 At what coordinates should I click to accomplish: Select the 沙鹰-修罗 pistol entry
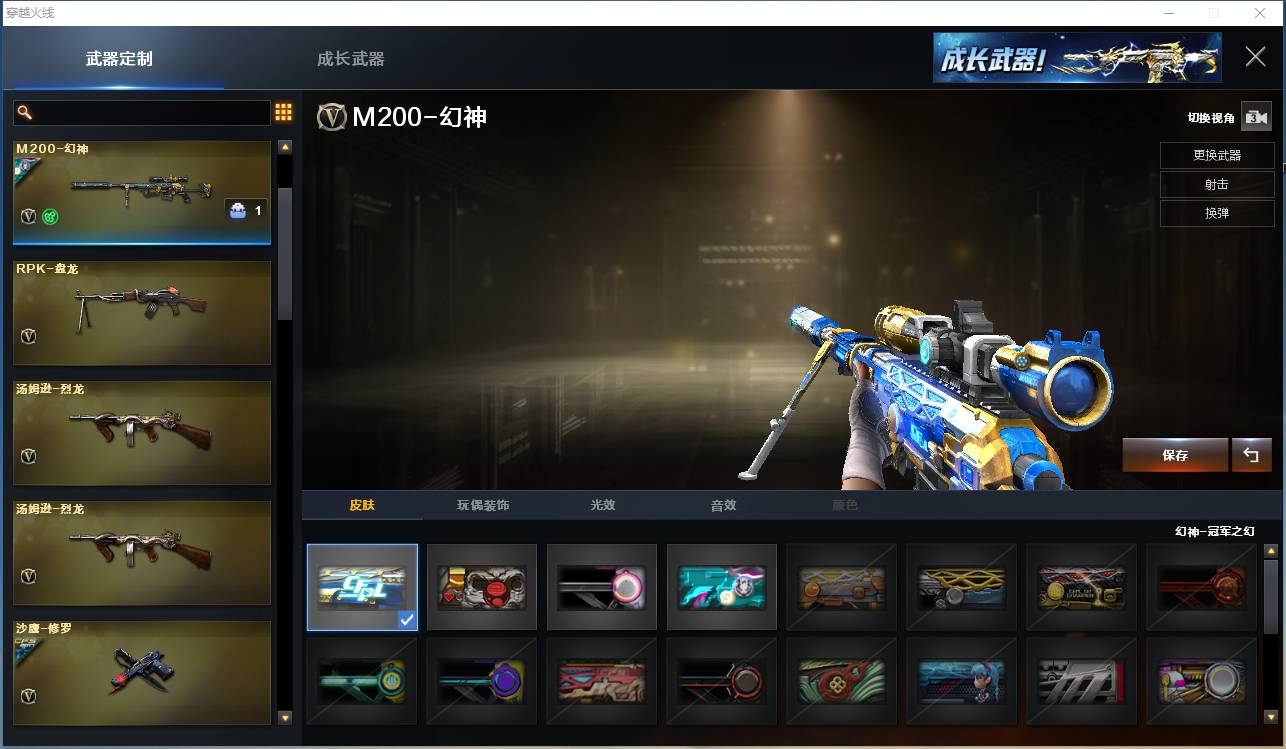142,673
